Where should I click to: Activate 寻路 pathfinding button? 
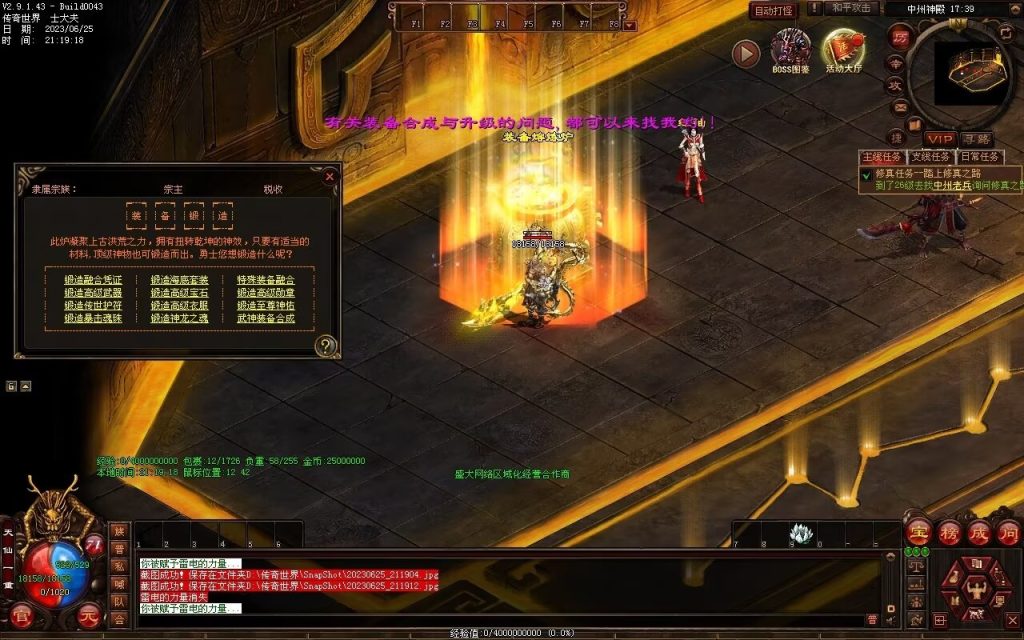[977, 139]
